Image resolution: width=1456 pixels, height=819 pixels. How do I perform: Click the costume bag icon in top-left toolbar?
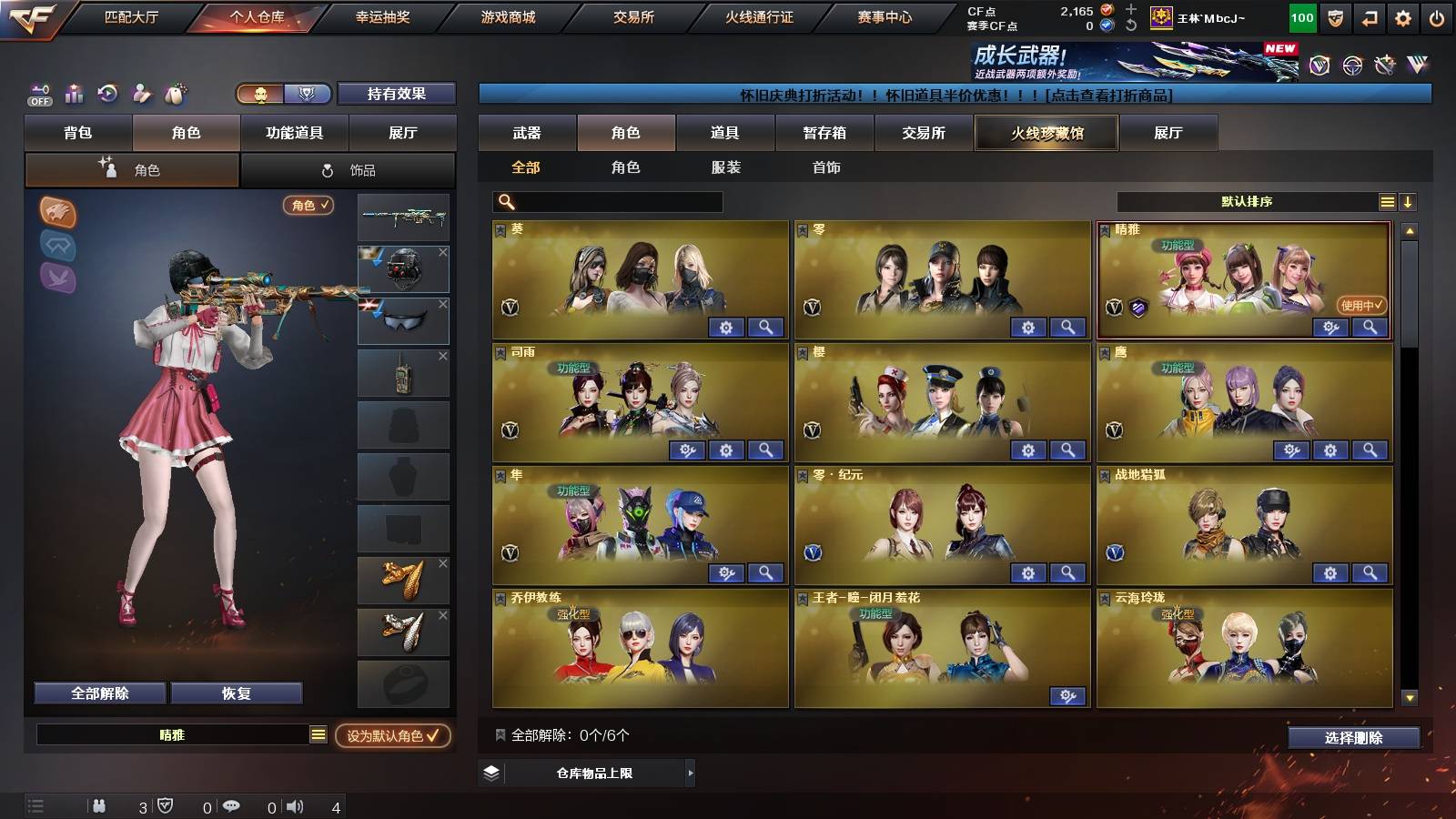(x=173, y=94)
